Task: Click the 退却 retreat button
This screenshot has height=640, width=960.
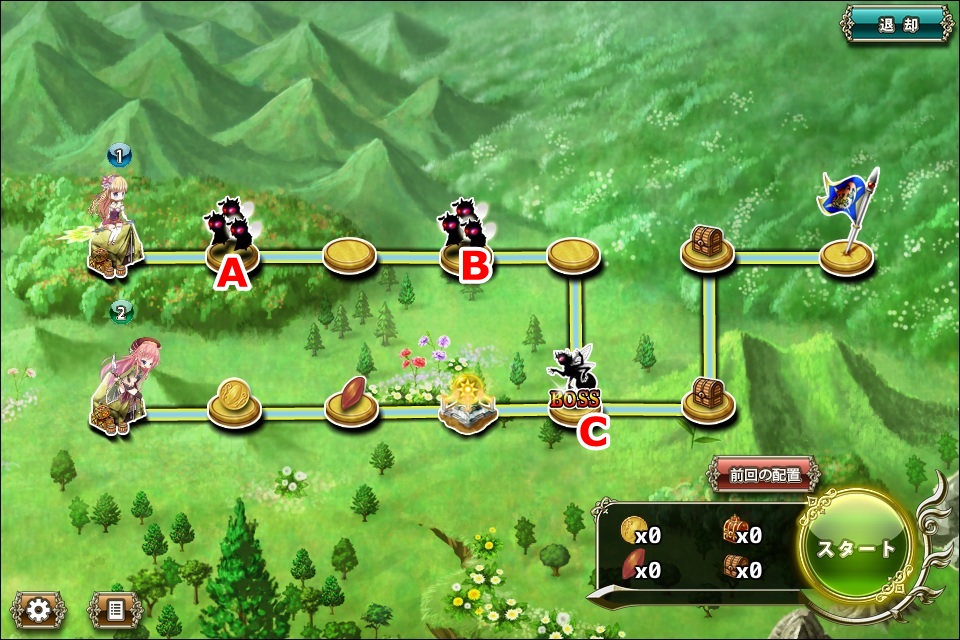Action: pyautogui.click(x=897, y=25)
